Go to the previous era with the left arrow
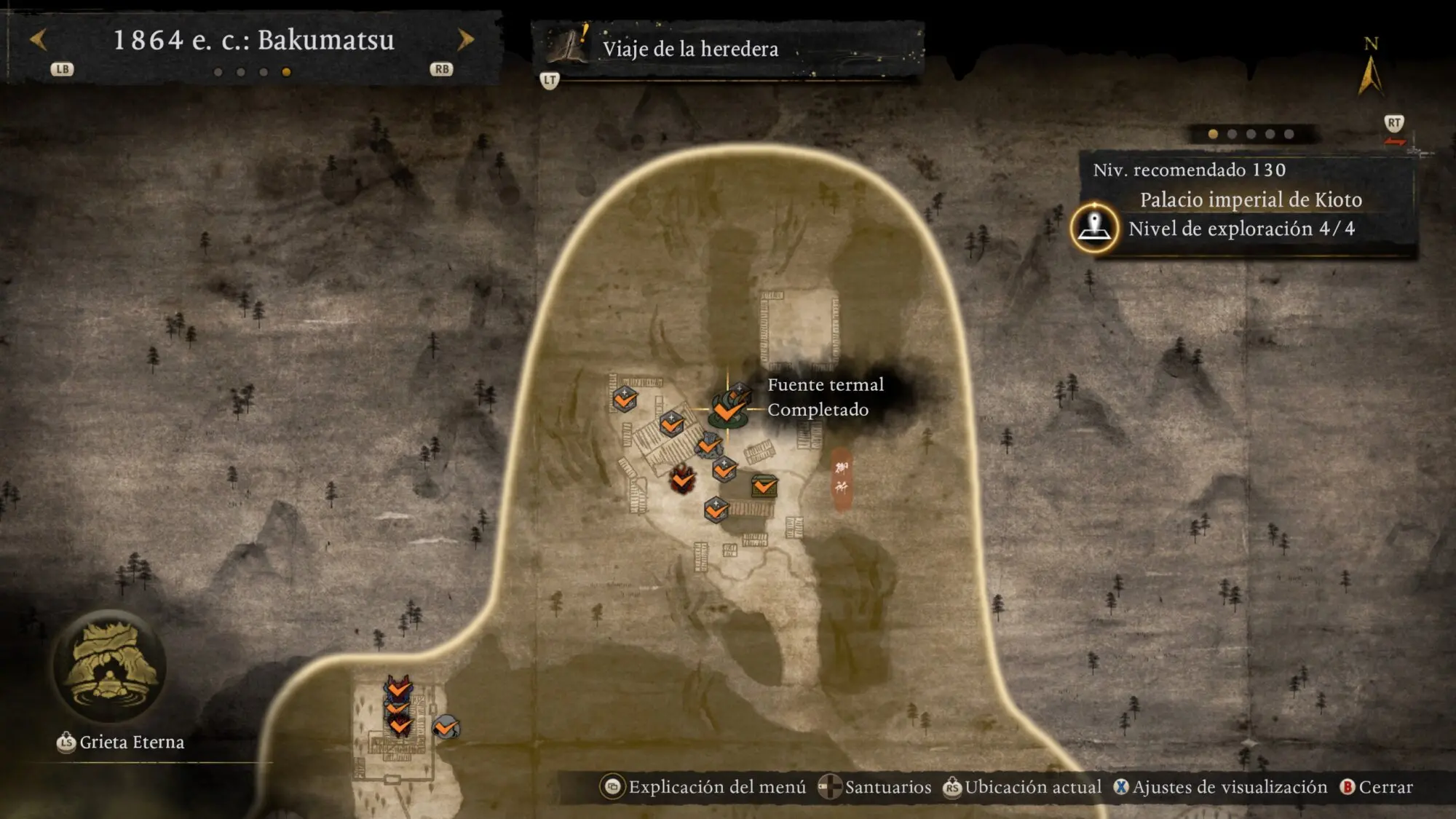Viewport: 1456px width, 819px height. pyautogui.click(x=39, y=39)
